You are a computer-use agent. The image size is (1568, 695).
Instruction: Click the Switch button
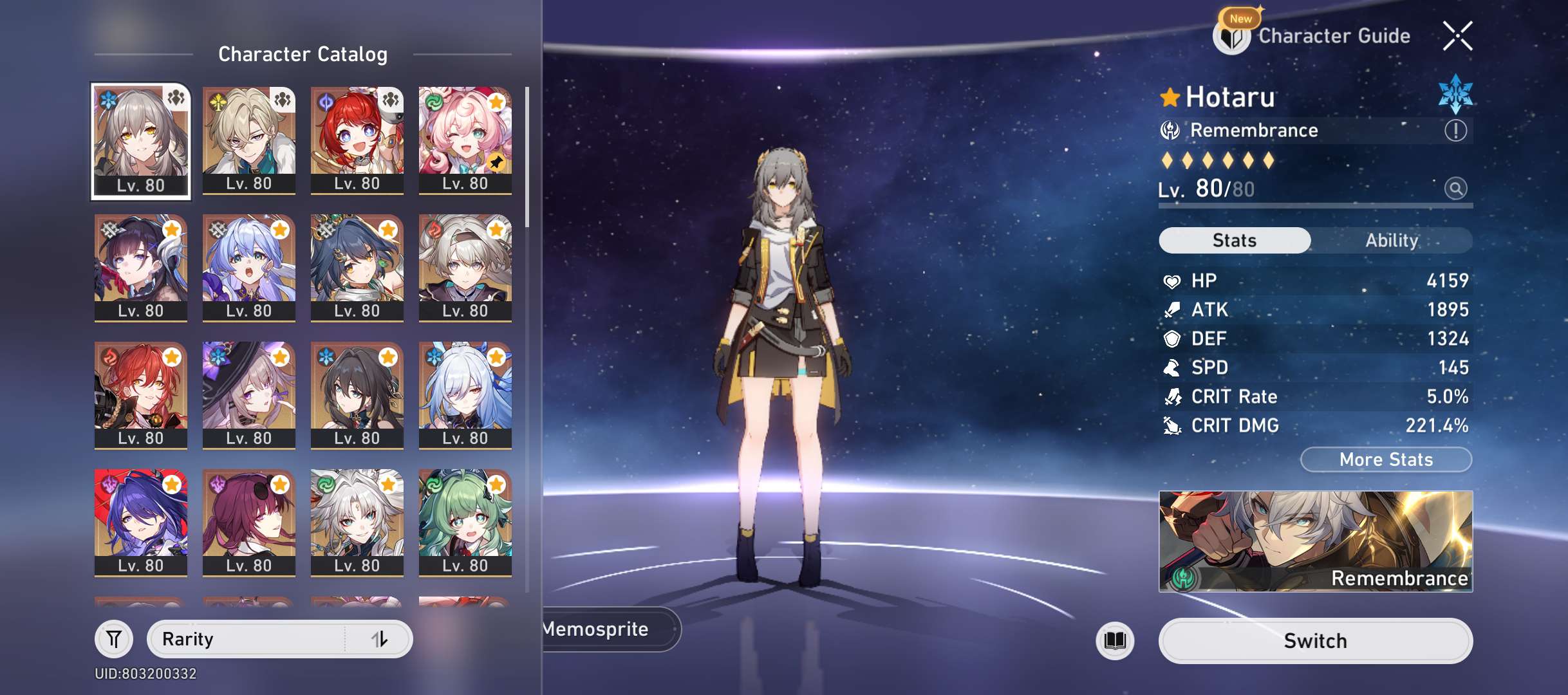coord(1315,641)
